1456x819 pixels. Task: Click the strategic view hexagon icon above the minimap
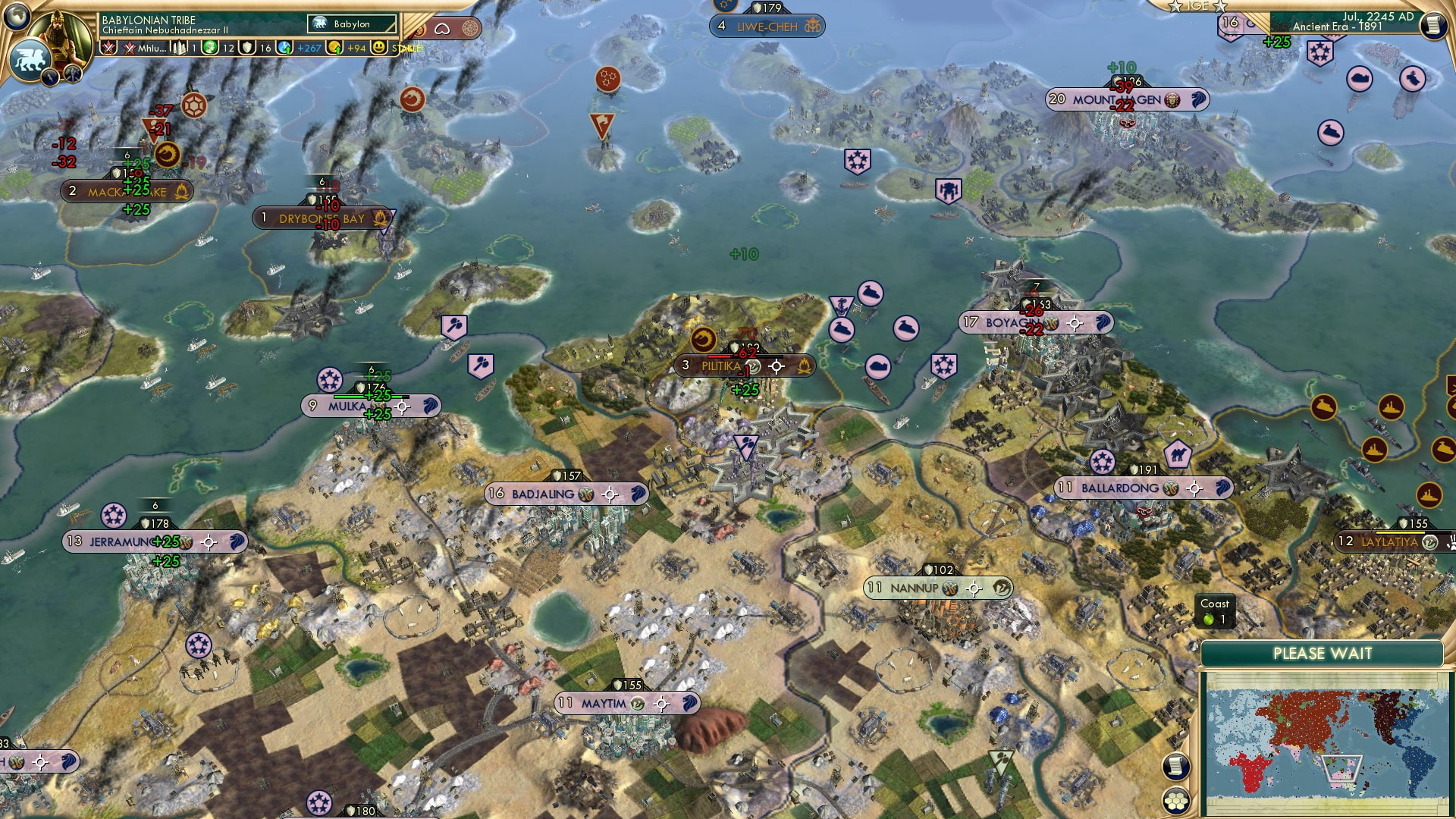1175,799
